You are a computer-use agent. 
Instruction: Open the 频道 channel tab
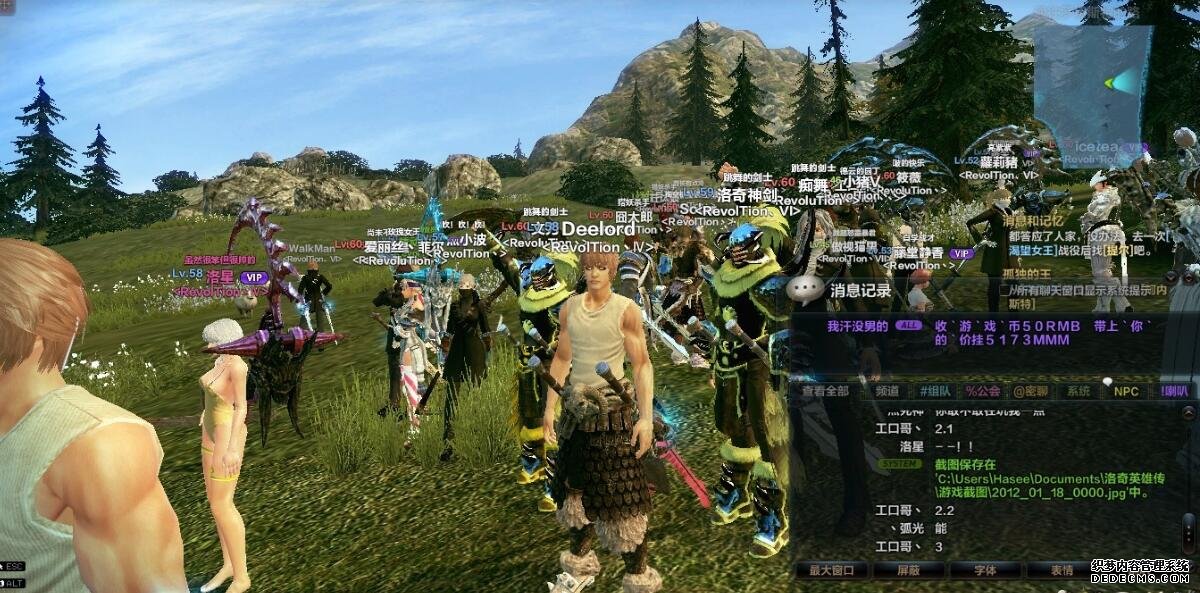885,391
